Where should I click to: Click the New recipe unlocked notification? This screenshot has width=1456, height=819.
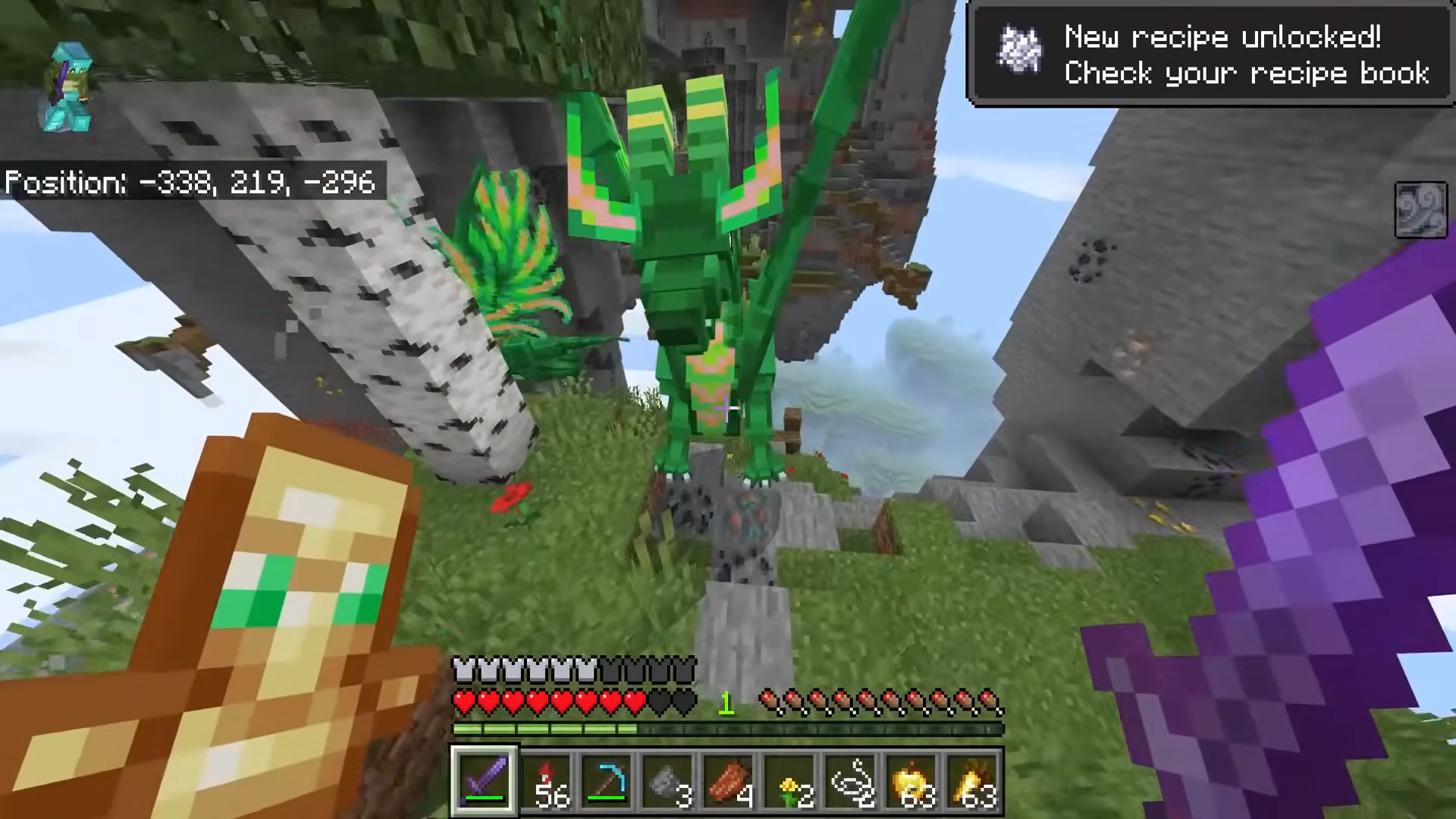1211,55
